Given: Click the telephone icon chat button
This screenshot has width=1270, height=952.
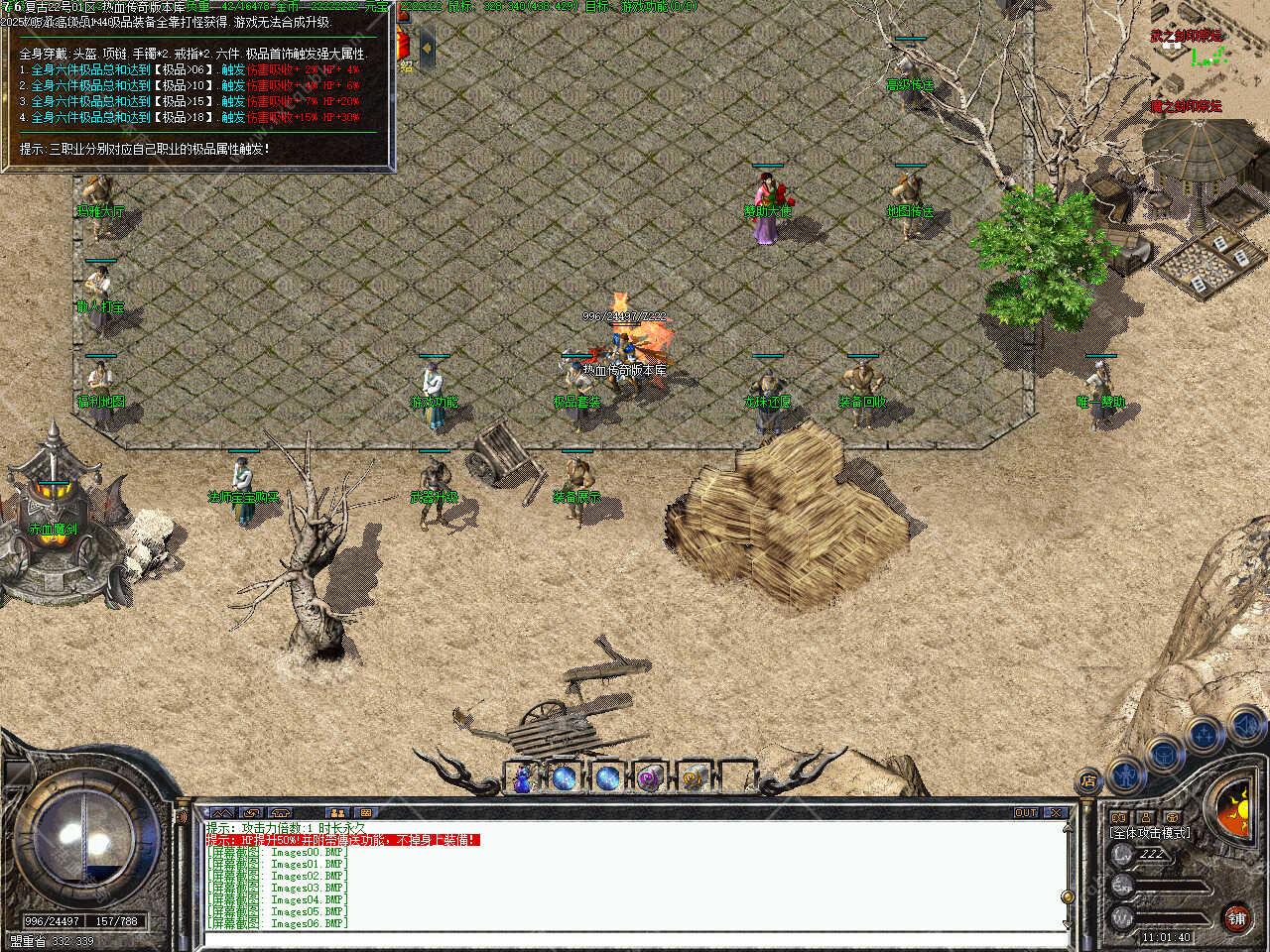Looking at the screenshot, I should pos(280,813).
